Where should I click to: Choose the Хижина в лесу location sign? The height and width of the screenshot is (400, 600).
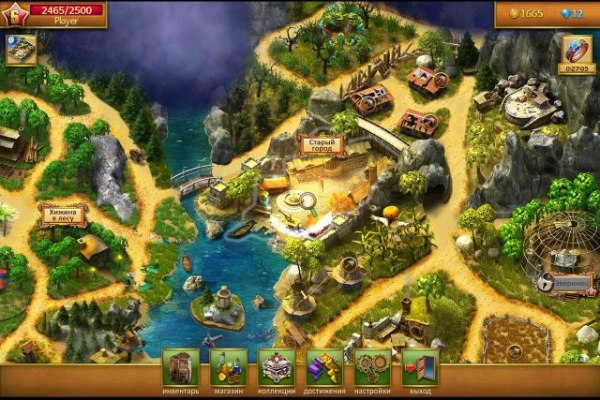click(62, 214)
